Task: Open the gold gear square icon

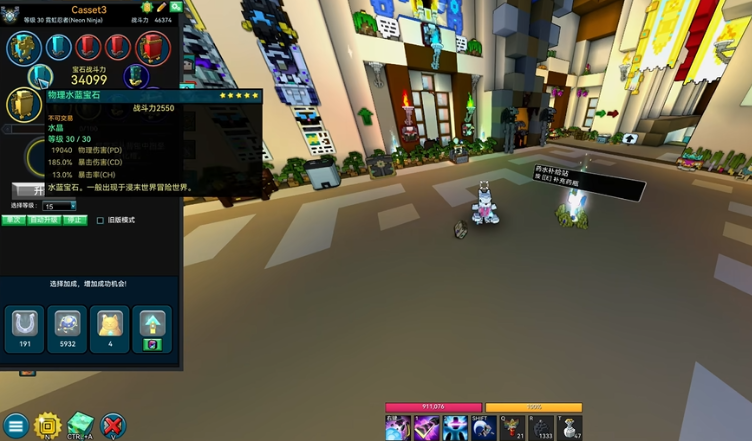Action: [47, 426]
